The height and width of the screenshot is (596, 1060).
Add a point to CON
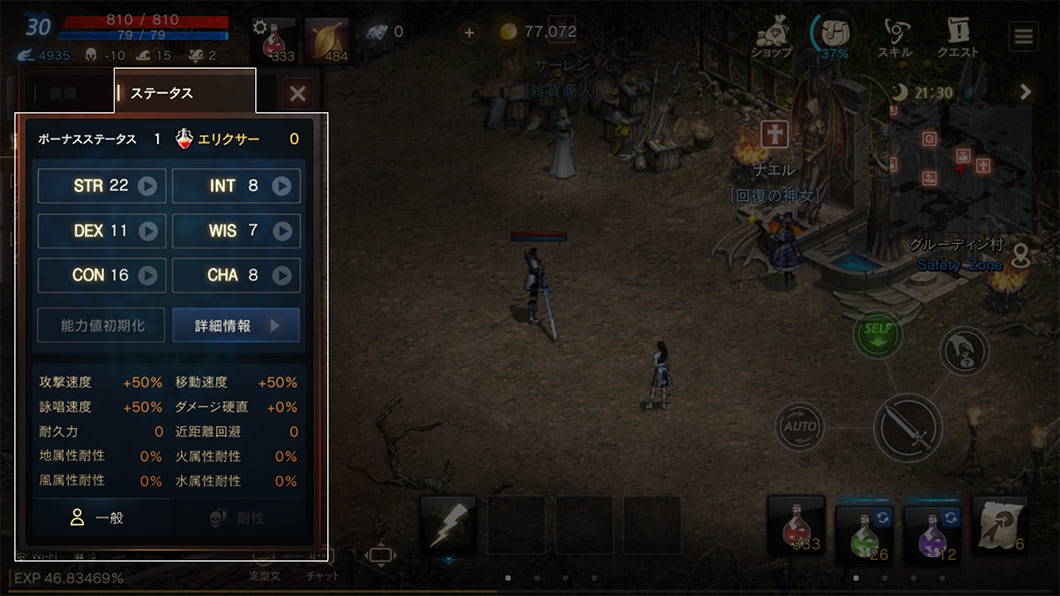[x=148, y=275]
